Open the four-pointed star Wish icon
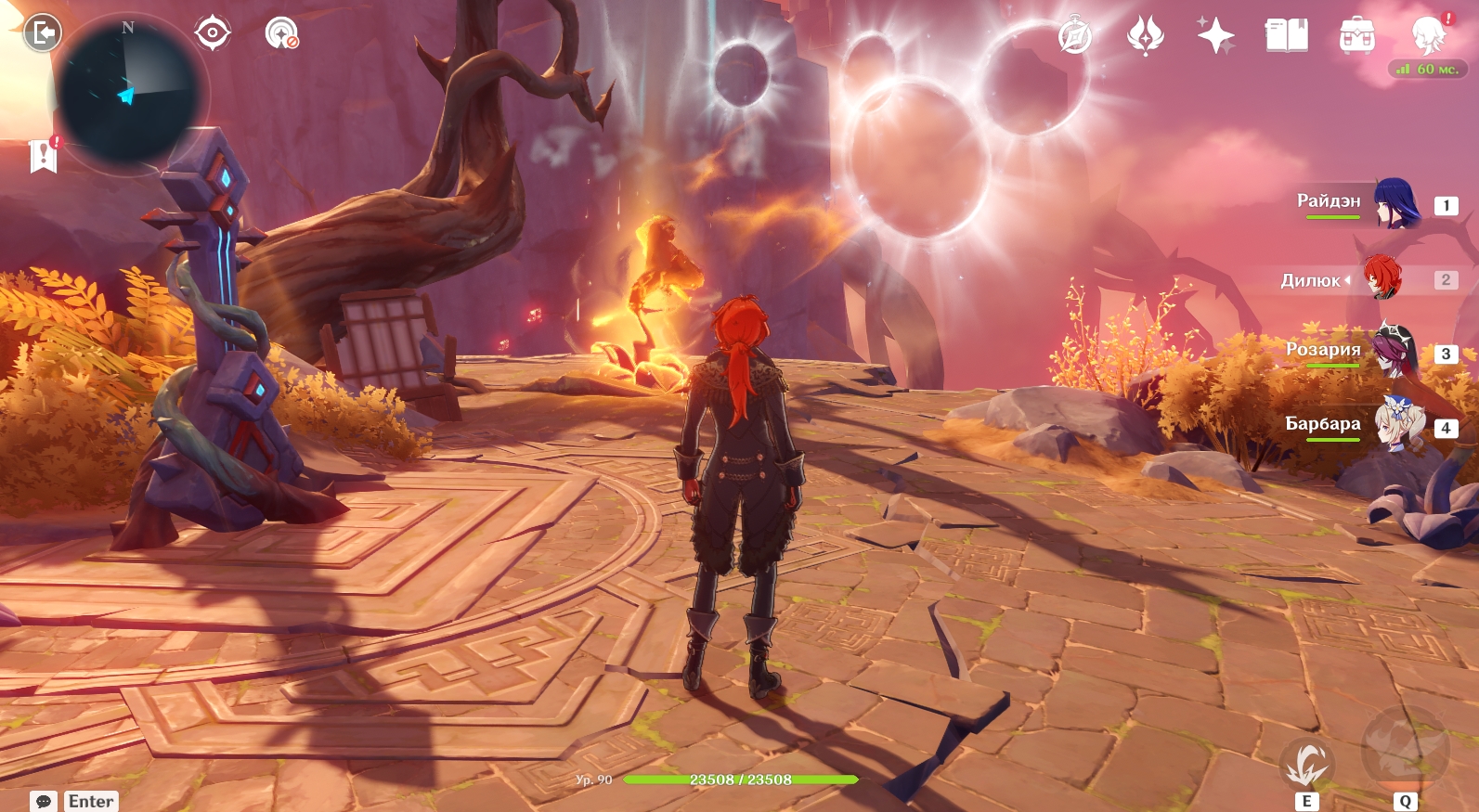 tap(1215, 36)
